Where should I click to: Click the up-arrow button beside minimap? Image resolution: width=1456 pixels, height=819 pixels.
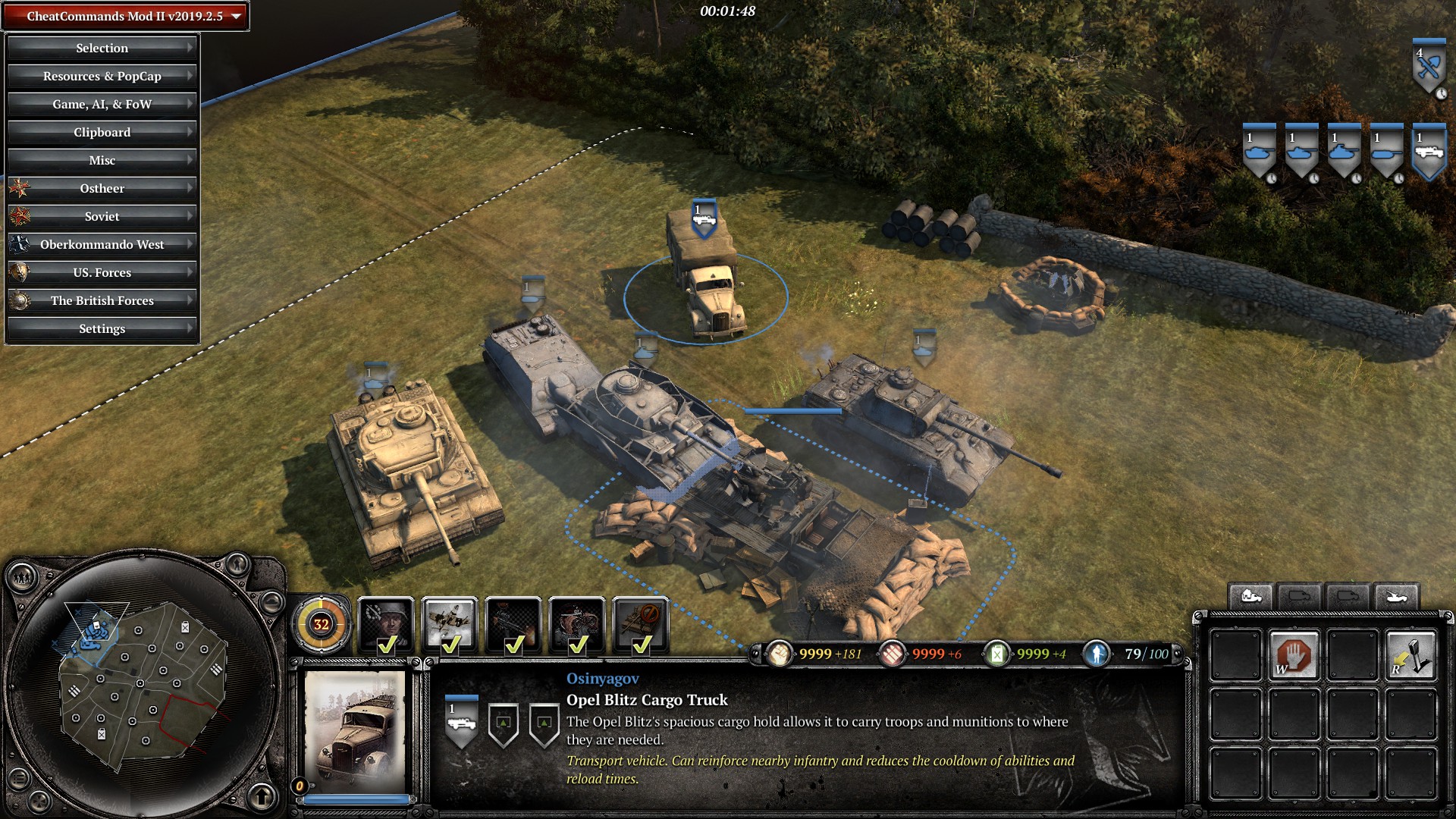262,796
